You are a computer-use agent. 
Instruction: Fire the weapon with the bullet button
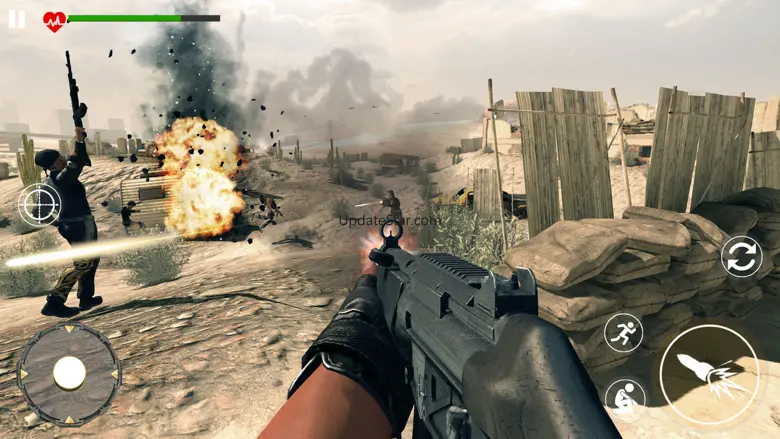click(708, 375)
